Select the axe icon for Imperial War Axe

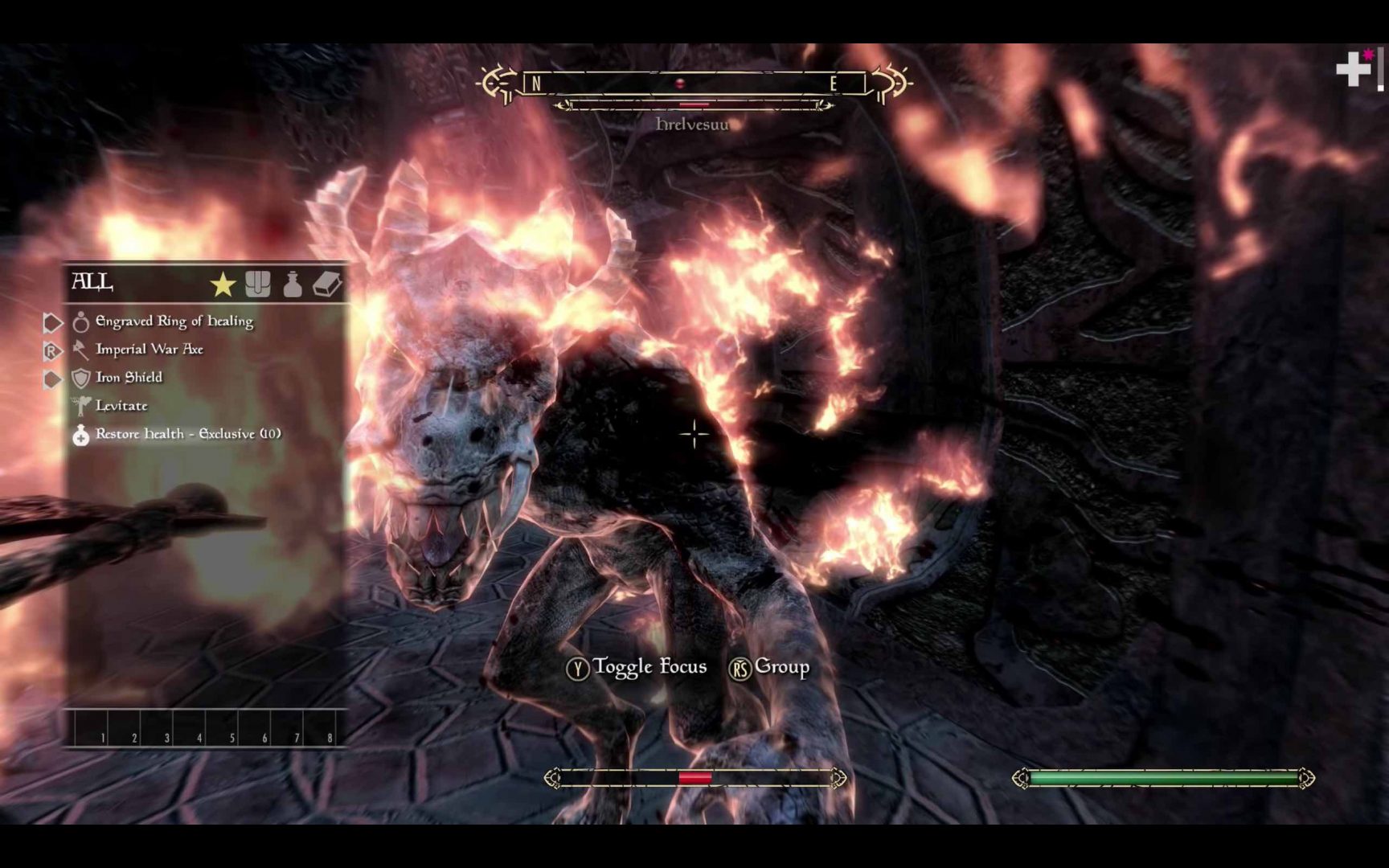80,350
